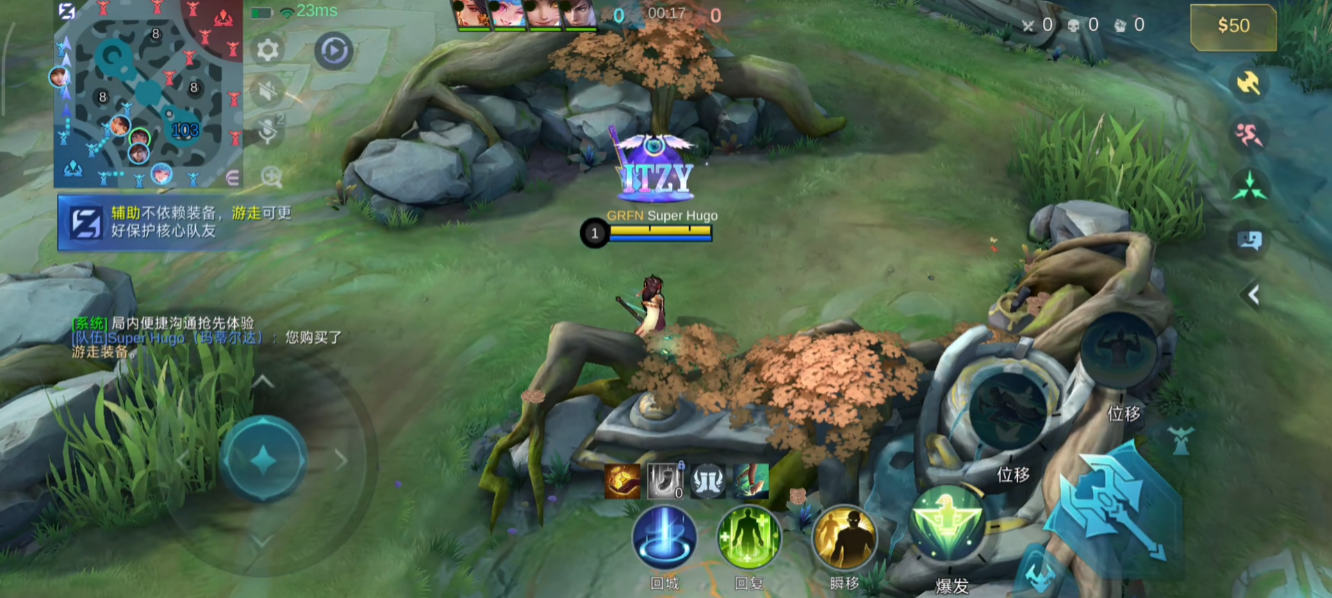1332x598 pixels.
Task: Toggle the muted speaker icon
Action: click(x=267, y=92)
